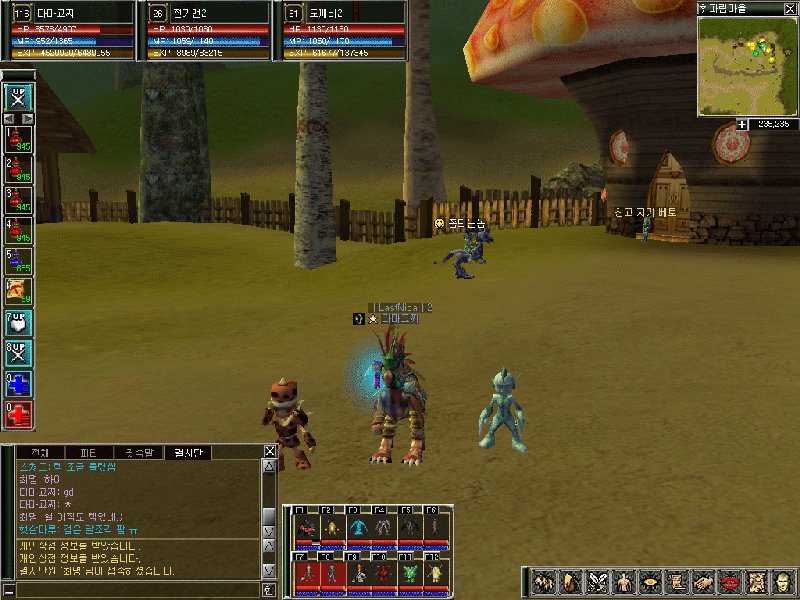Switch to the first chat tab
This screenshot has width=800, height=600.
point(41,452)
